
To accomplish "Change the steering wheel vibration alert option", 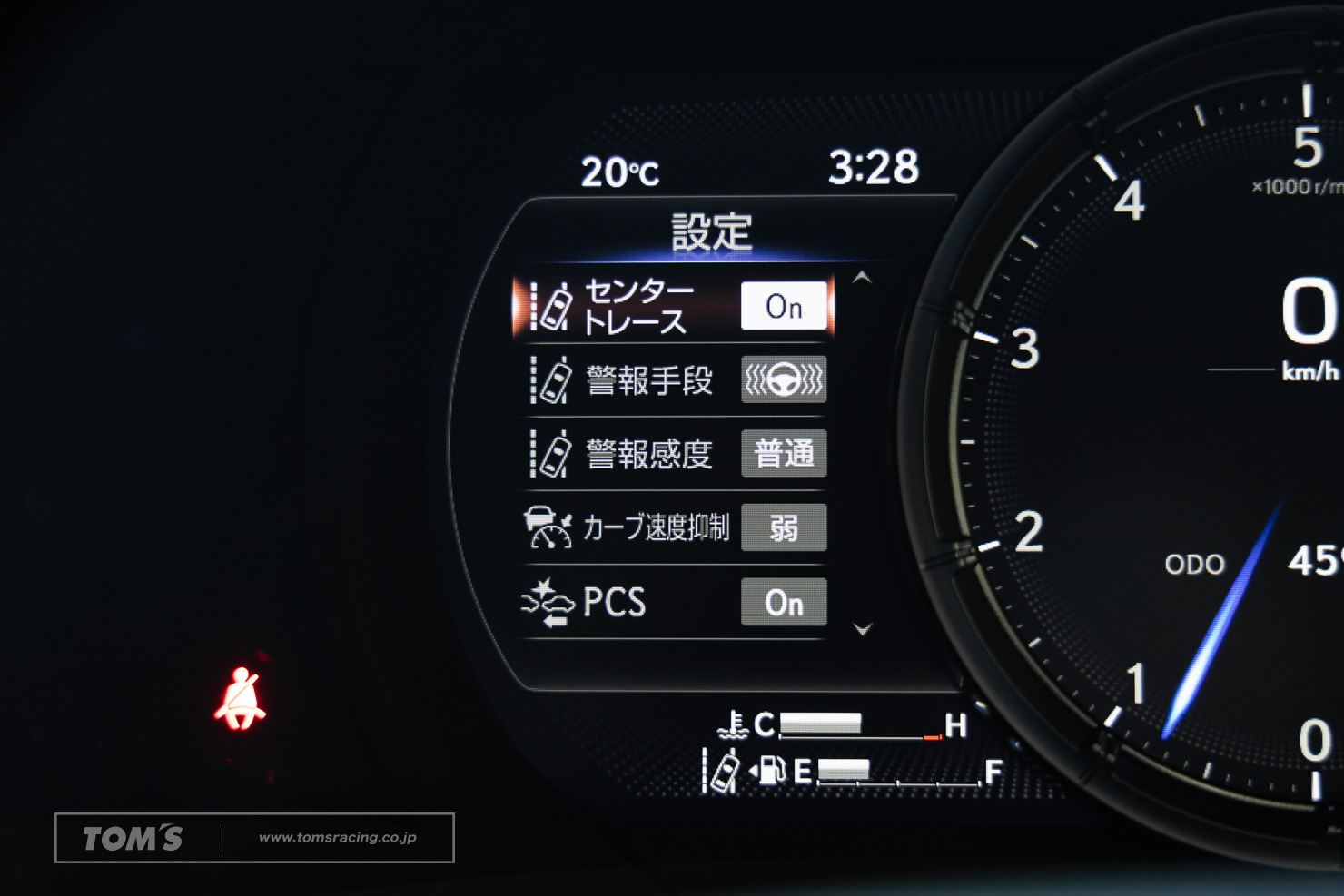I will [784, 379].
